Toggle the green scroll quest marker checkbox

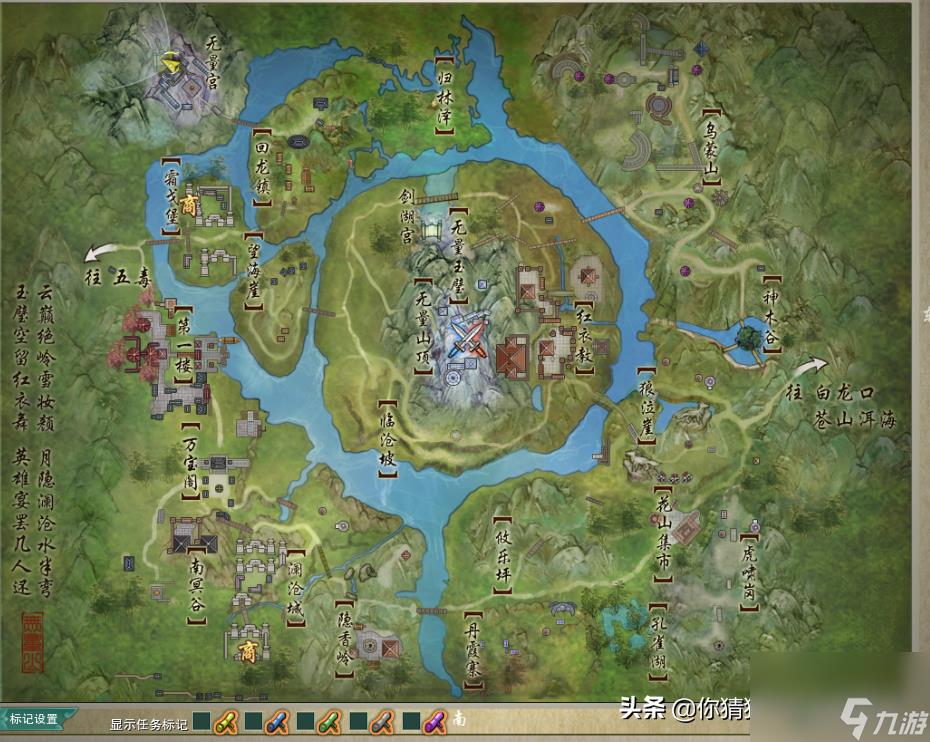[306, 720]
